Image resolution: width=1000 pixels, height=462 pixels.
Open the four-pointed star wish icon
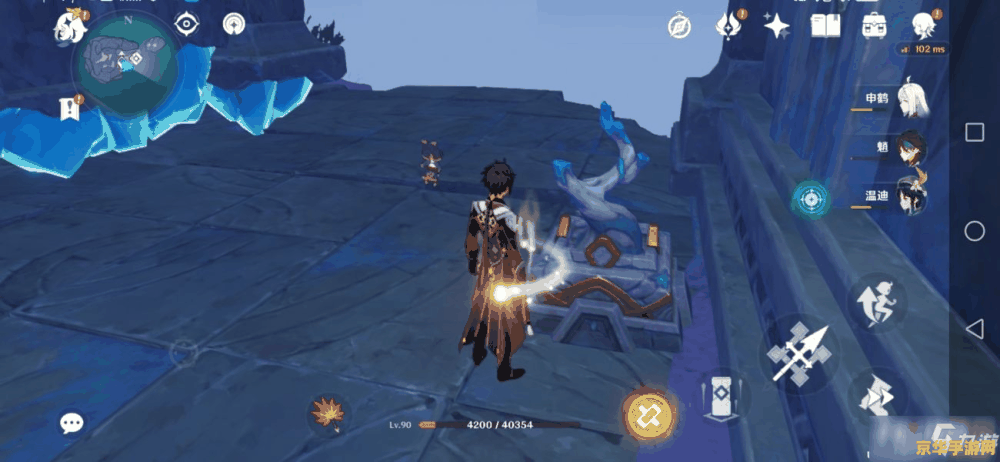(776, 27)
